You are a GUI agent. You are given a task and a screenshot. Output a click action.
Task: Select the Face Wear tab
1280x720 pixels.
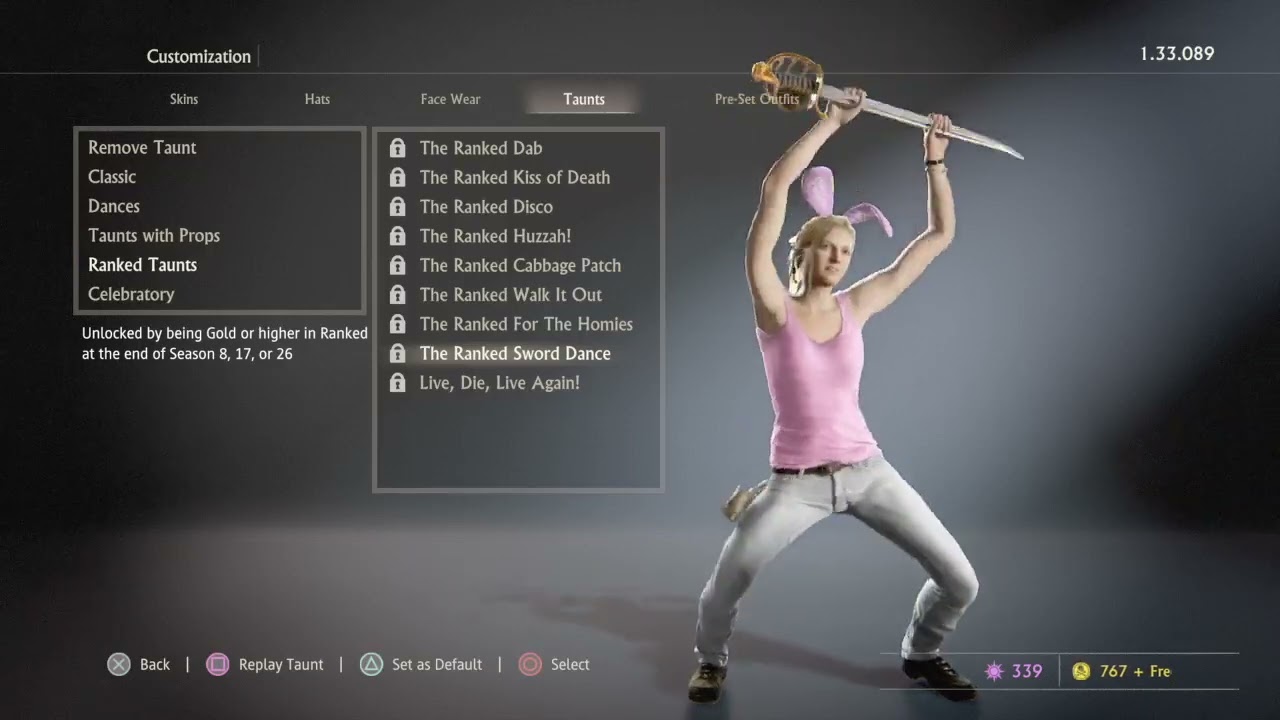[x=450, y=99]
